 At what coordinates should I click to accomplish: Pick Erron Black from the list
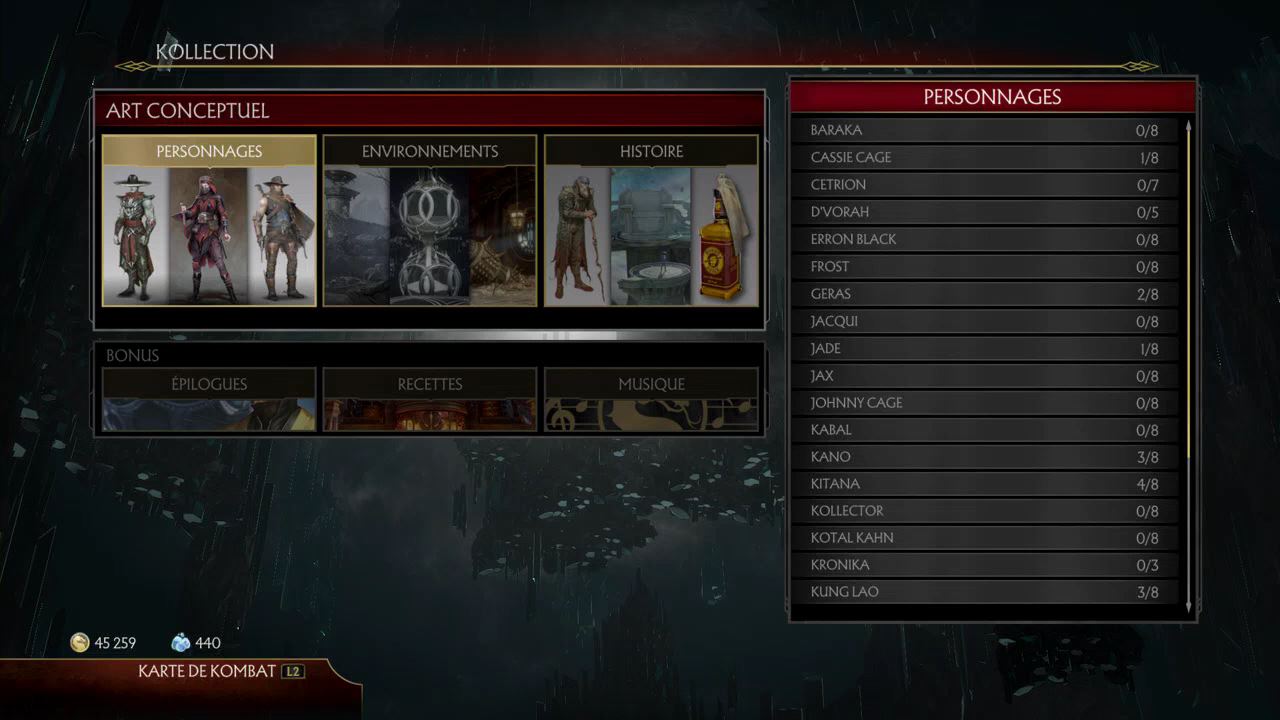[985, 239]
